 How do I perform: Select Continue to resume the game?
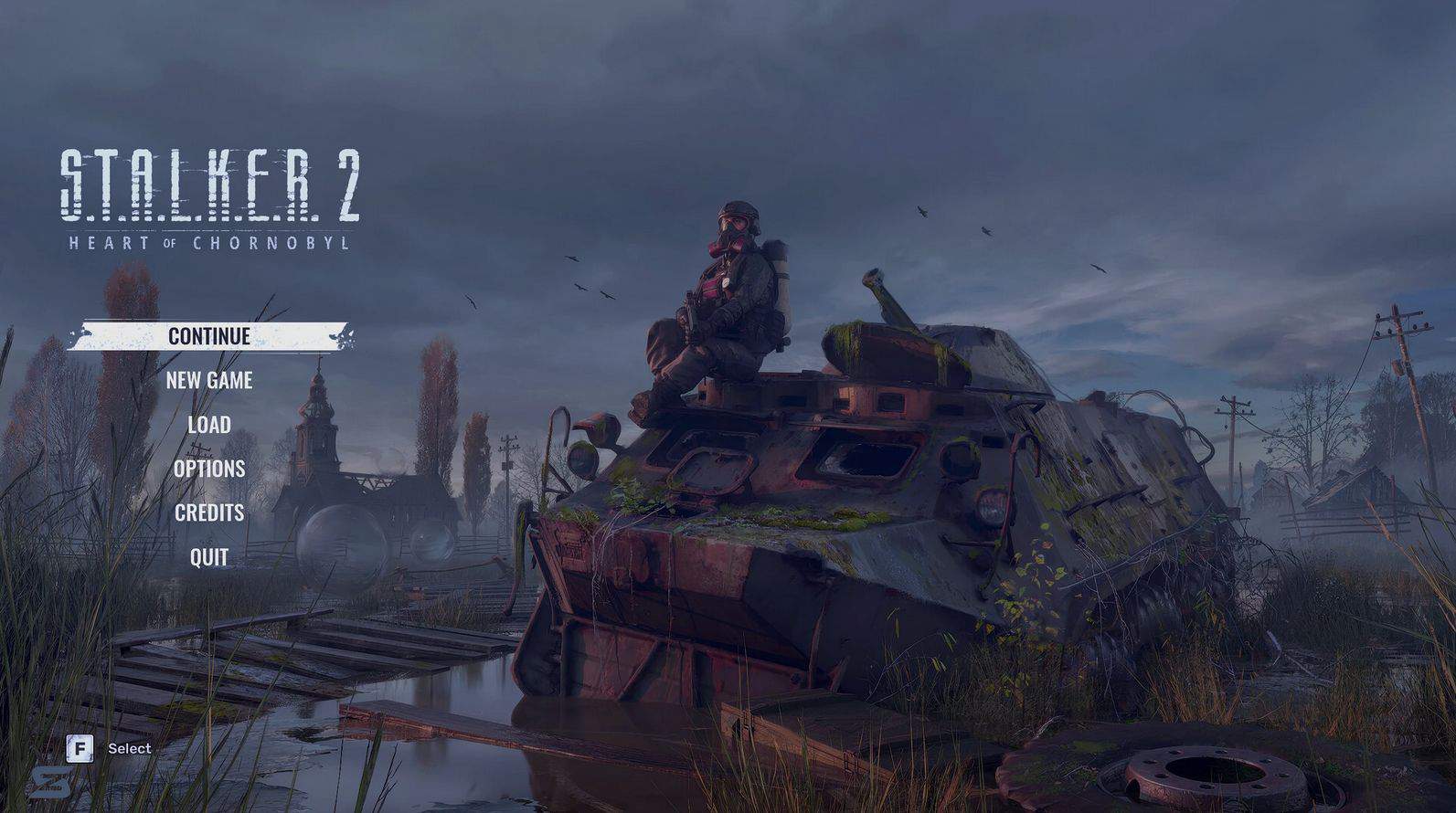(209, 336)
